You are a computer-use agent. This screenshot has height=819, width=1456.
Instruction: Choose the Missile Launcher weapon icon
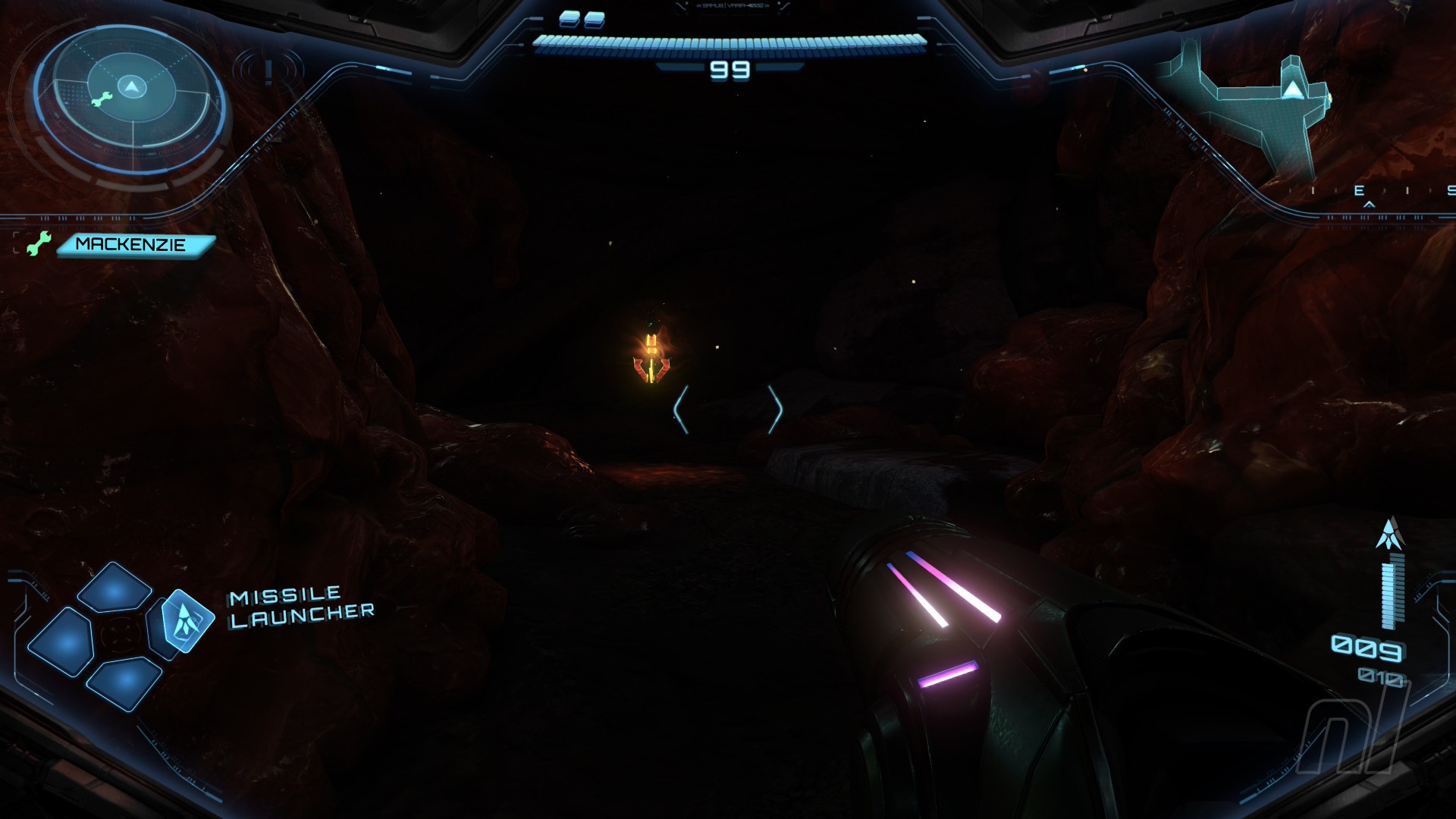coord(184,622)
